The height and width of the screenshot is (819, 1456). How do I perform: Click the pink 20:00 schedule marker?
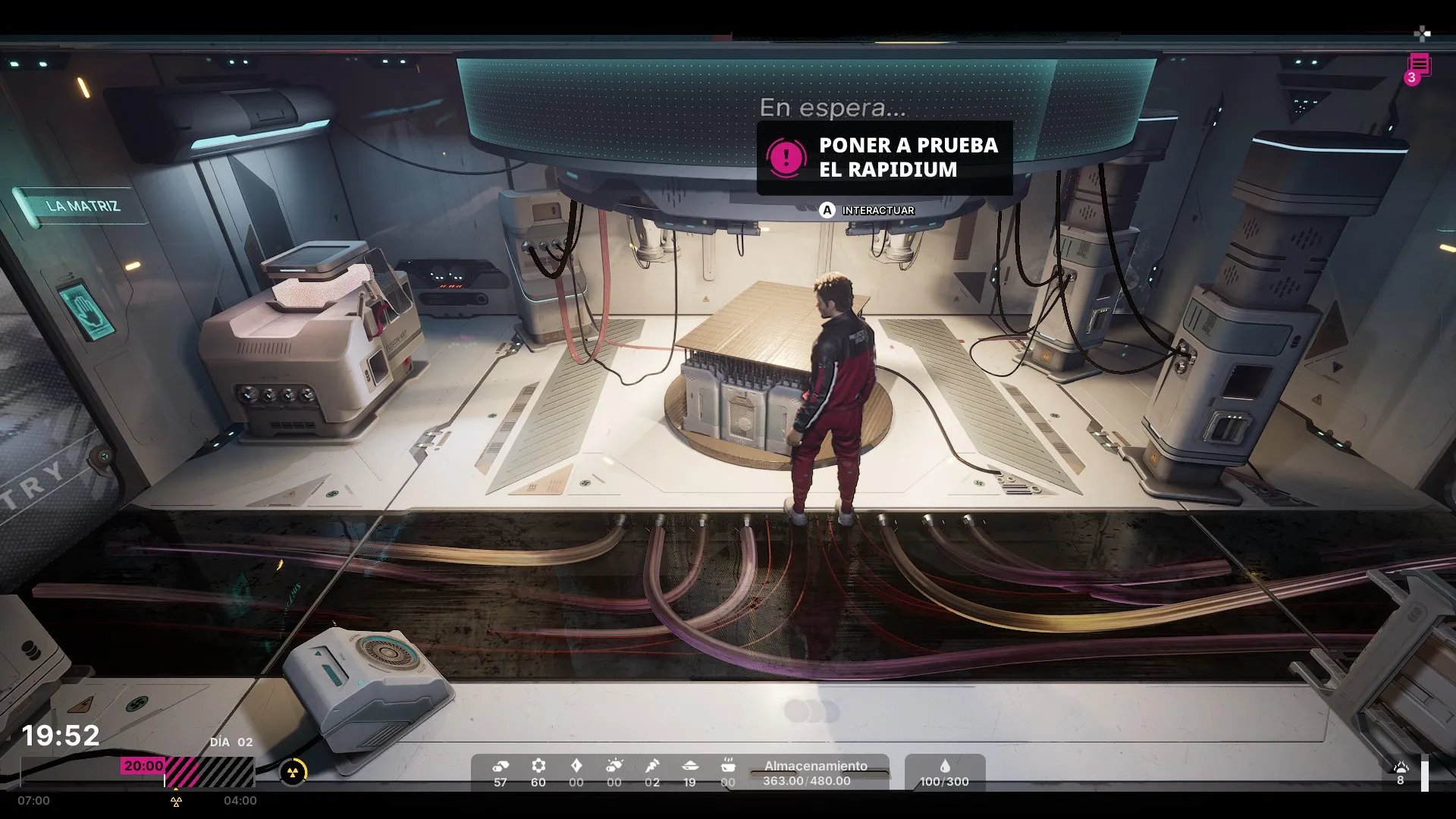pos(143,766)
